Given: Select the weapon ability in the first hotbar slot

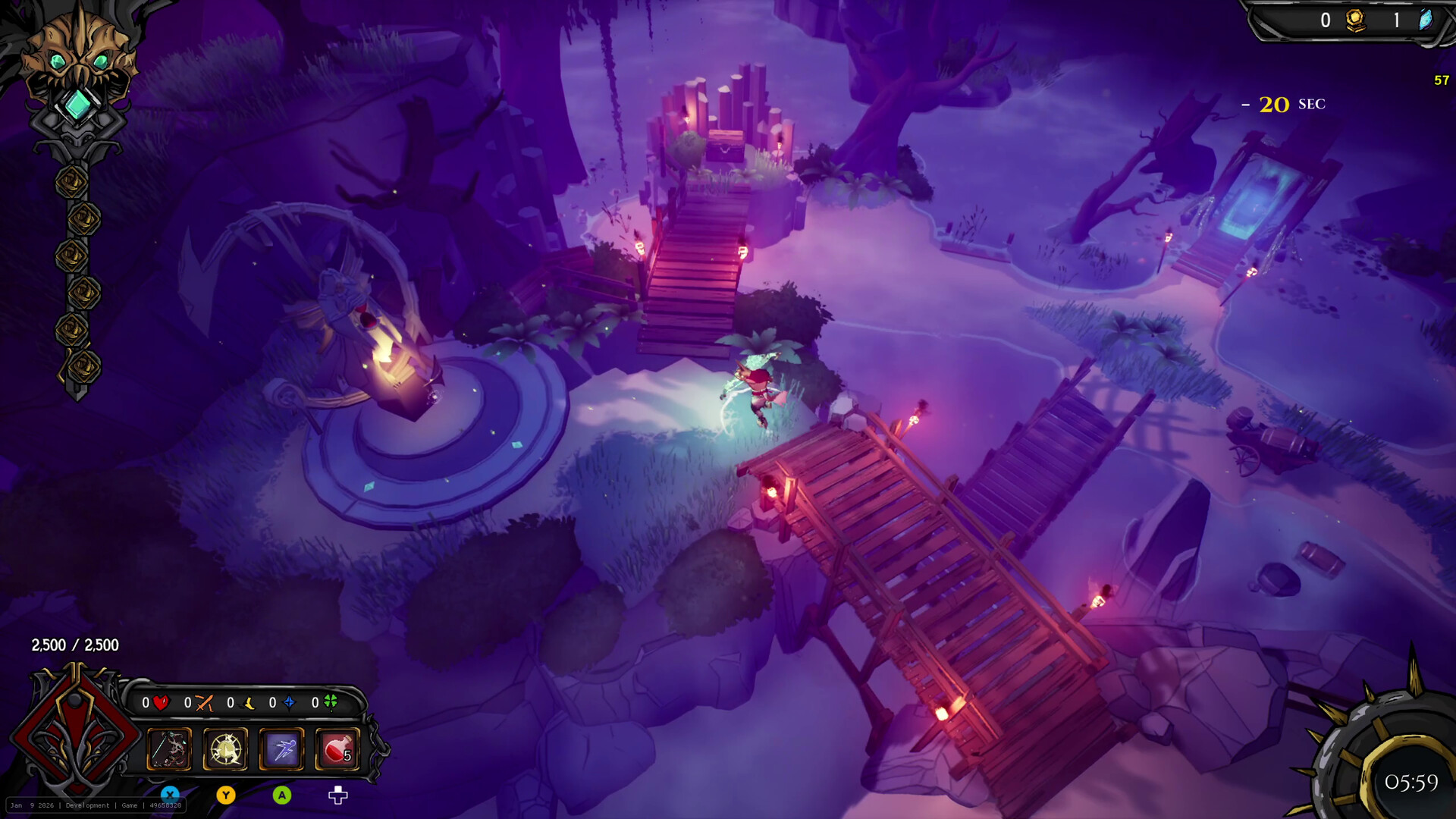Looking at the screenshot, I should click(x=168, y=749).
